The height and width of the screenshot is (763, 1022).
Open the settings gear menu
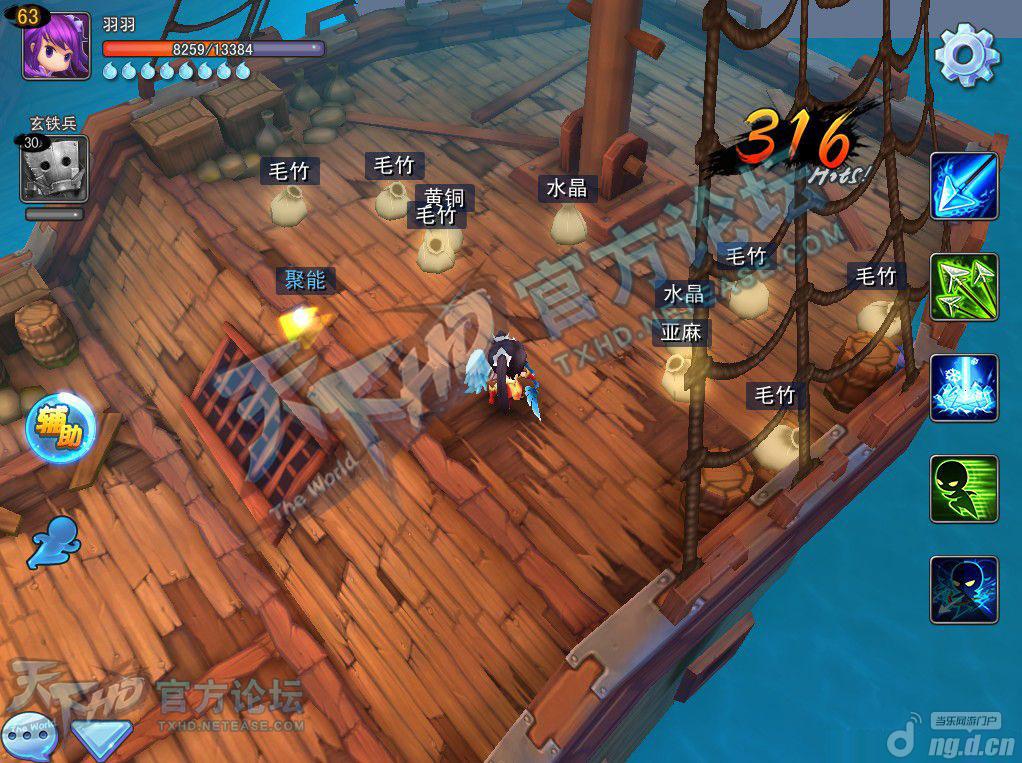[966, 54]
